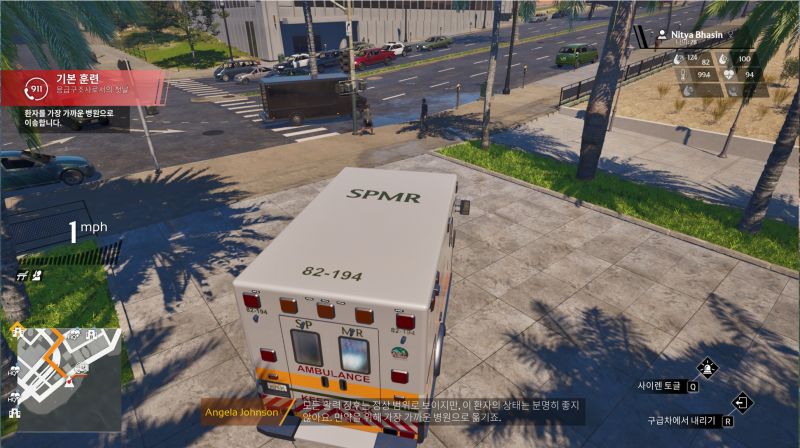Toggle the siren light icon
The height and width of the screenshot is (448, 800).
click(708, 367)
